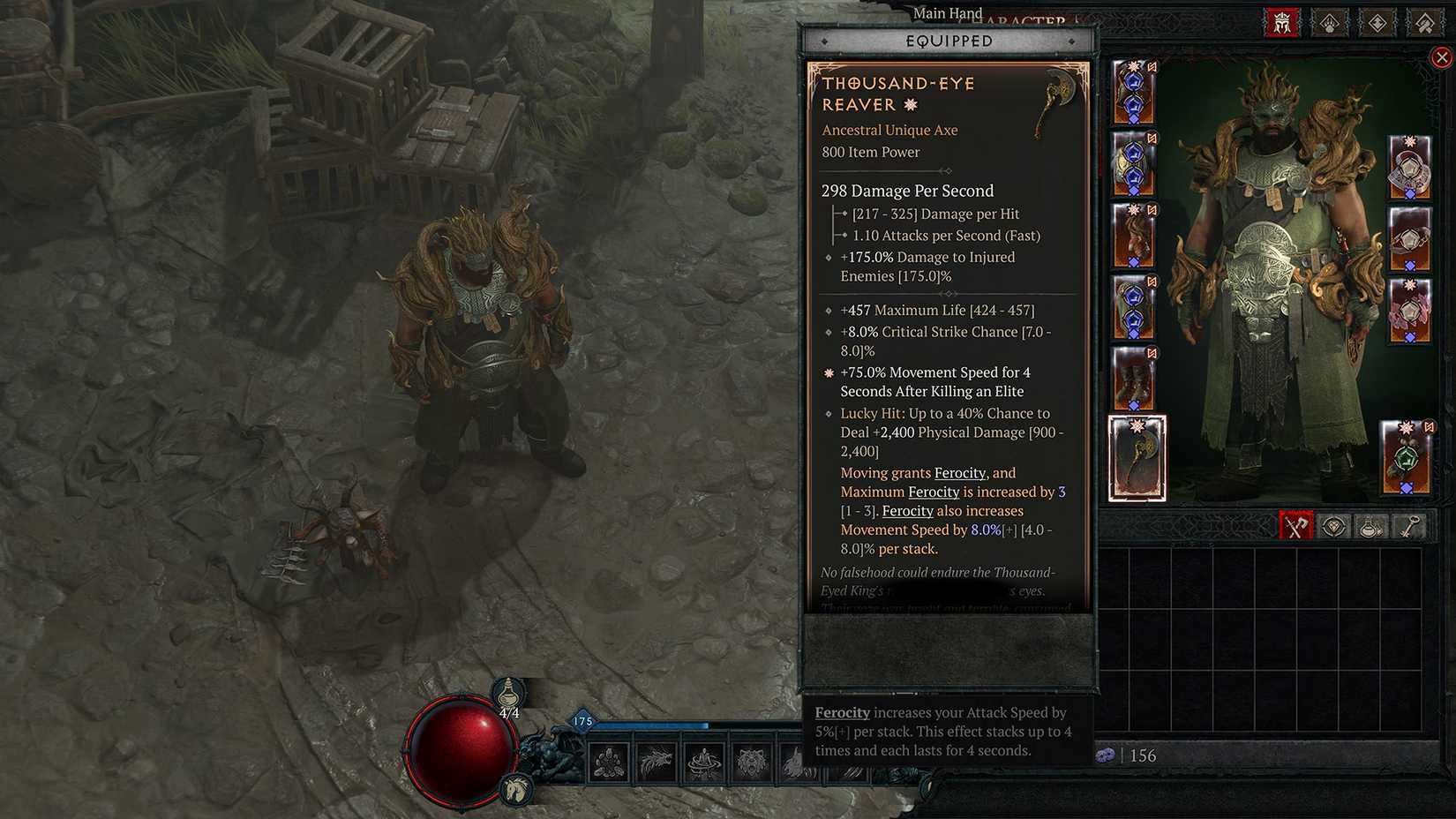Viewport: 1456px width, 819px height.
Task: Select the crossed-axes tab at top right
Action: tap(1425, 24)
